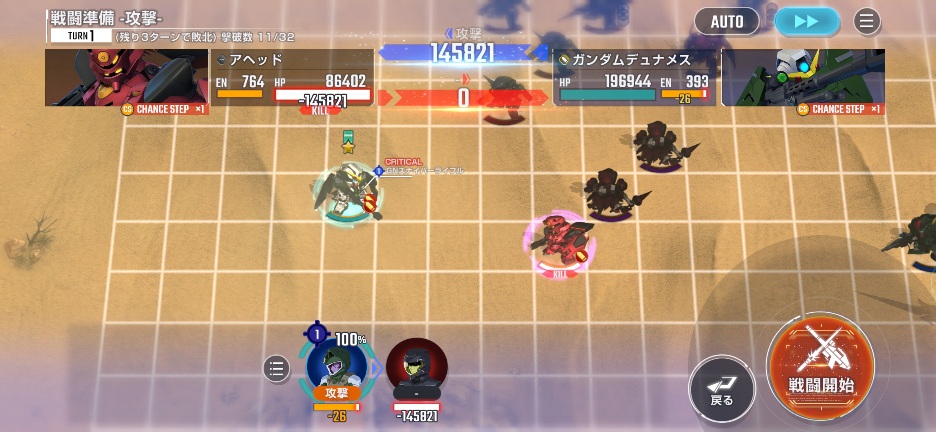
Task: View the Gundam Dynames info panel
Action: tap(634, 78)
